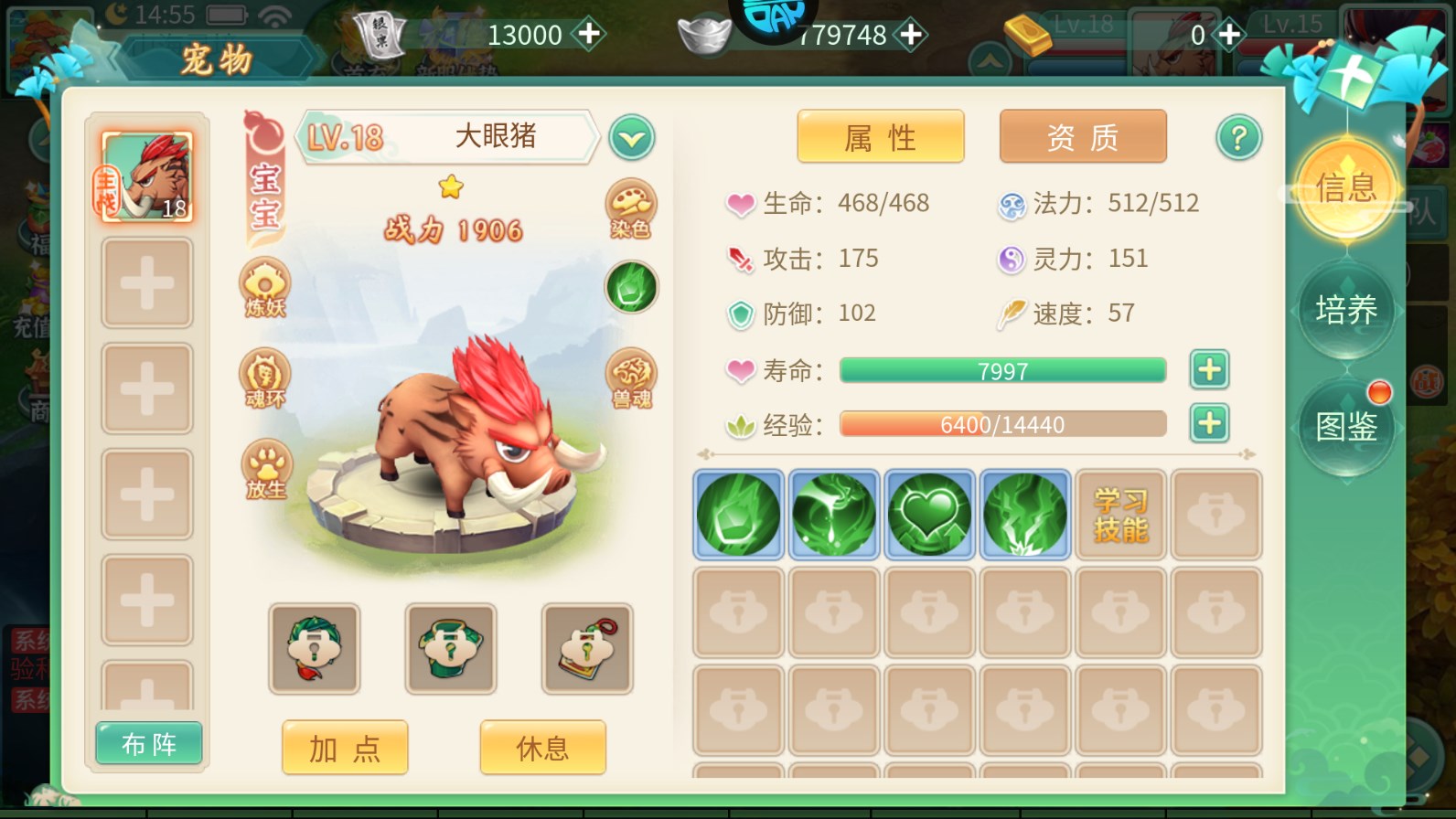Open the 染色 dye icon
The width and height of the screenshot is (1456, 819).
click(630, 209)
